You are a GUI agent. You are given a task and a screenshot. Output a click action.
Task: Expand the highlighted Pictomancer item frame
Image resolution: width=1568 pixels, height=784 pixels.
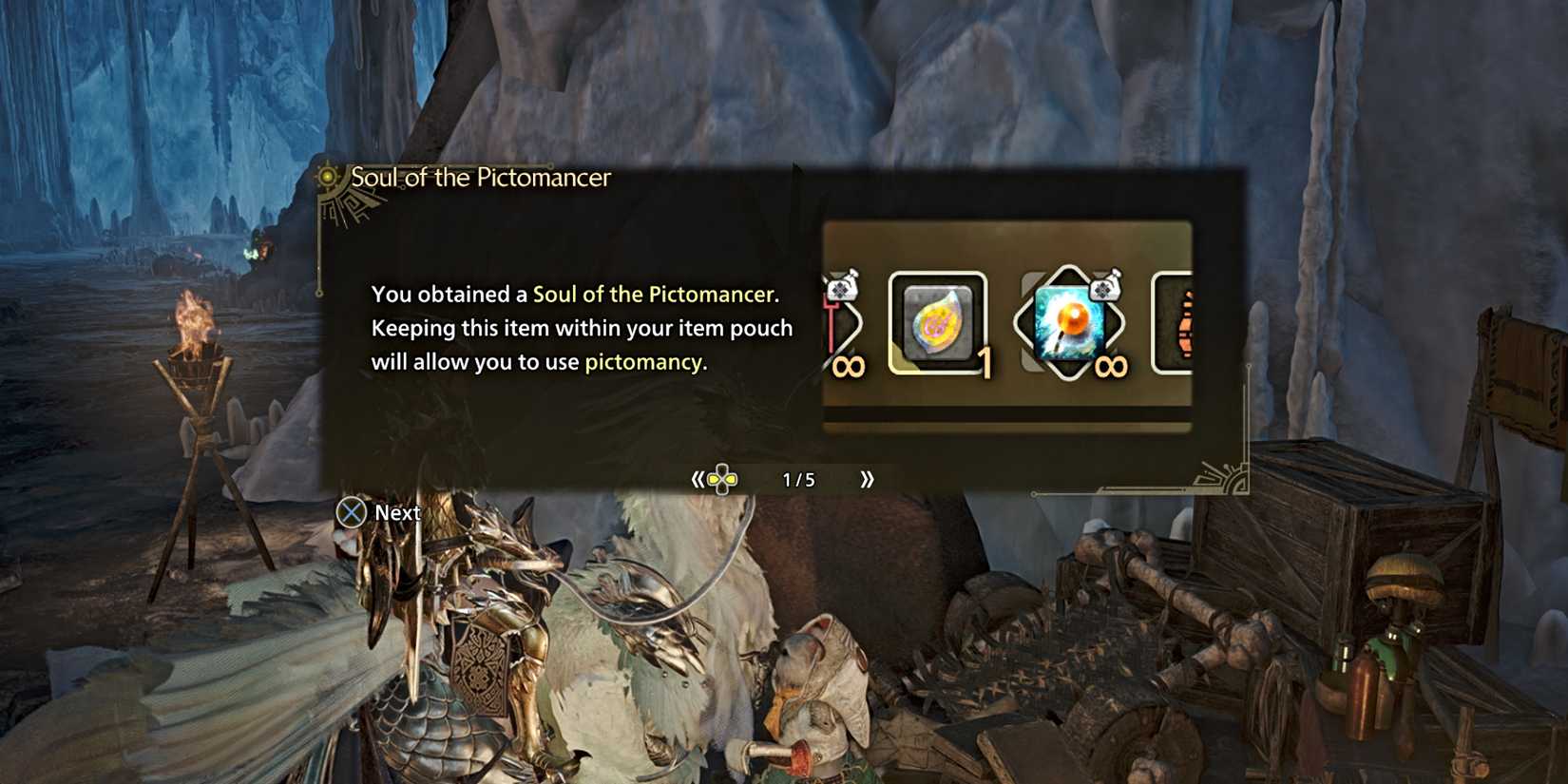tap(935, 325)
